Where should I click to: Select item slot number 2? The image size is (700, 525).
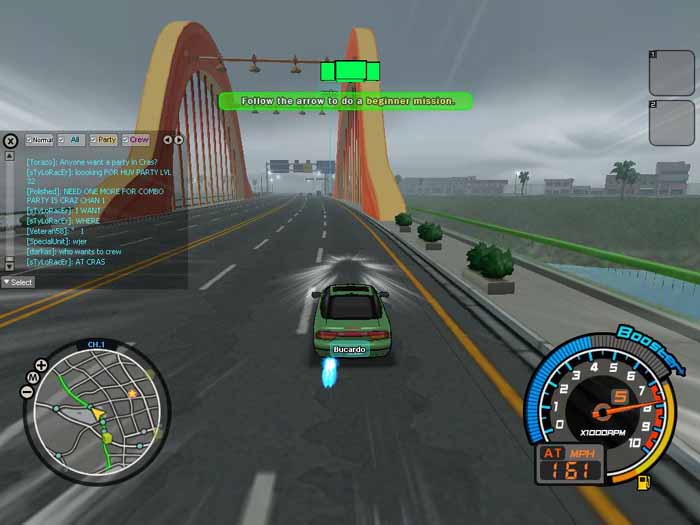click(672, 122)
